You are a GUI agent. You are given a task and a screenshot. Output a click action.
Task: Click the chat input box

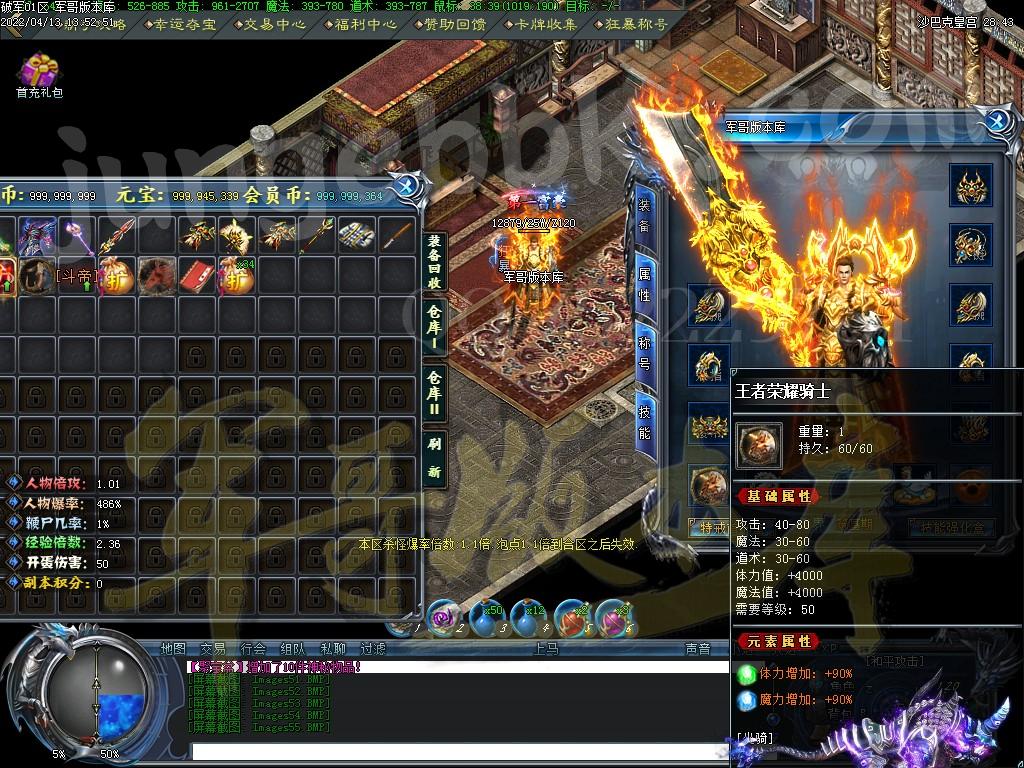tap(460, 750)
